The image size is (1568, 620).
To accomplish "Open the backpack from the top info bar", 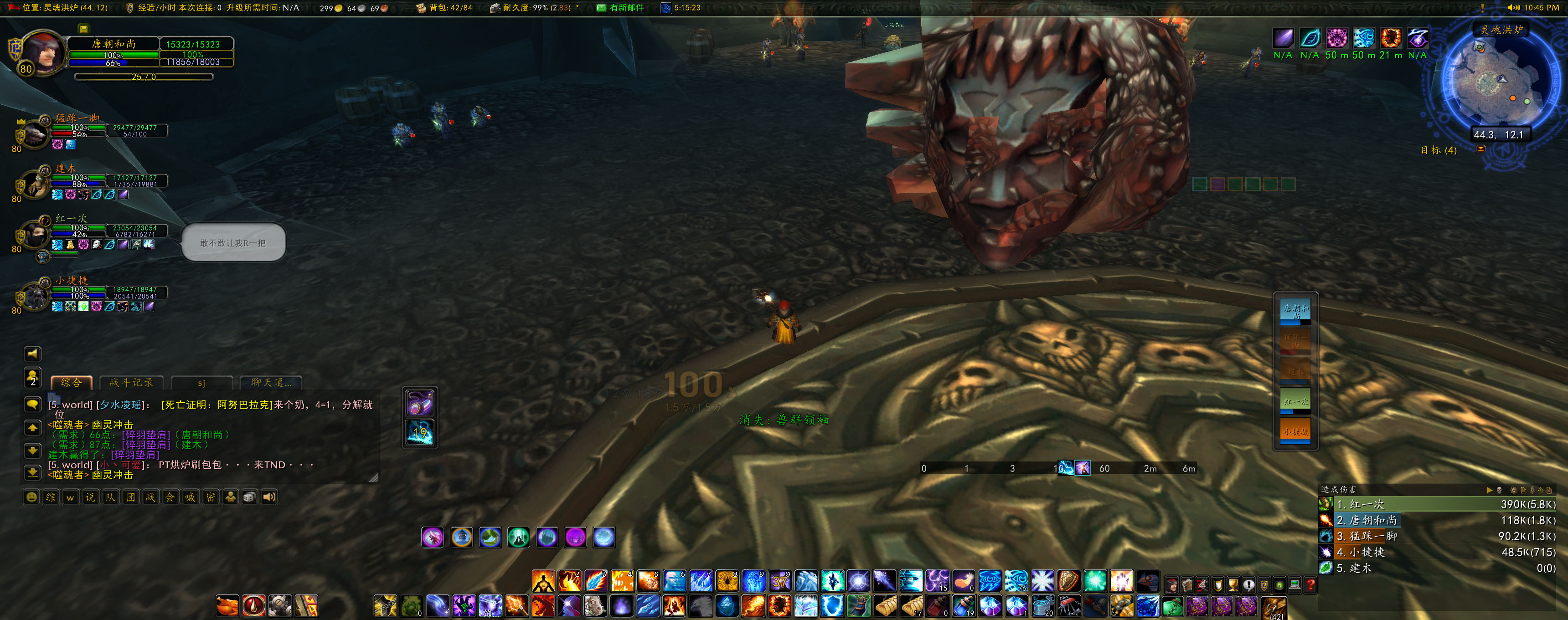I will [421, 8].
